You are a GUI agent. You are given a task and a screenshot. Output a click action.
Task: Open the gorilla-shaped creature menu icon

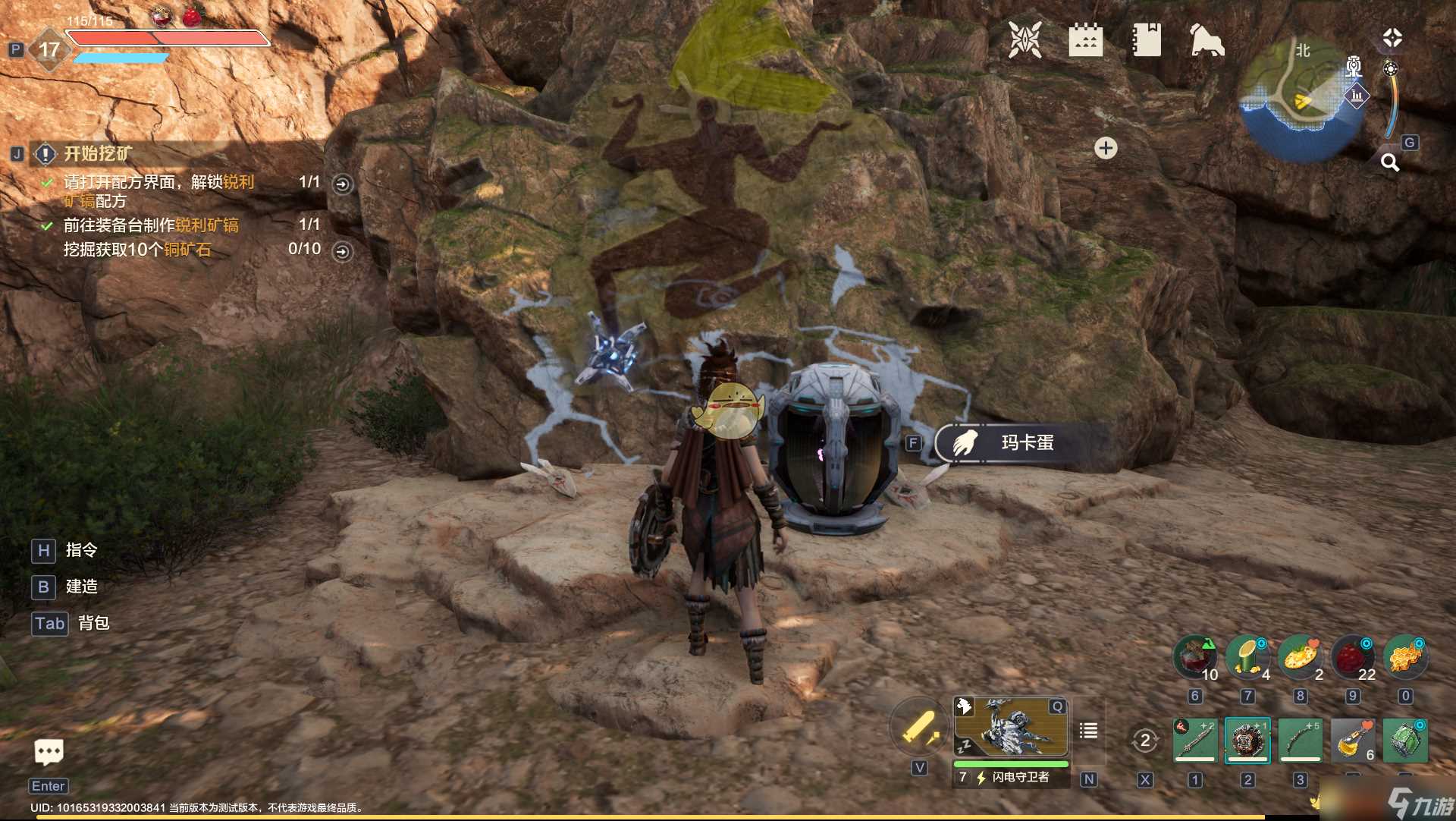coord(1207,40)
